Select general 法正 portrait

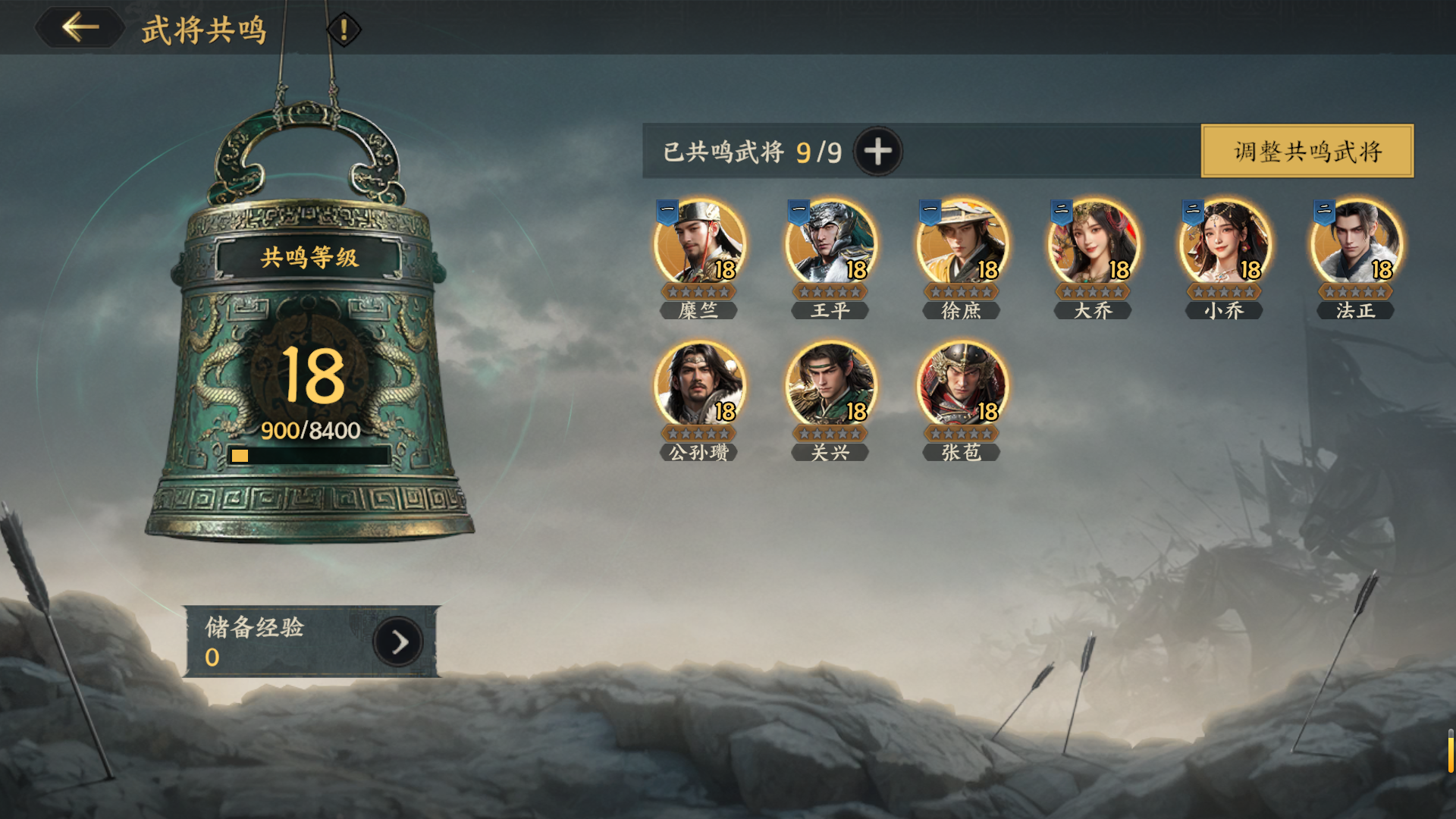point(1356,244)
